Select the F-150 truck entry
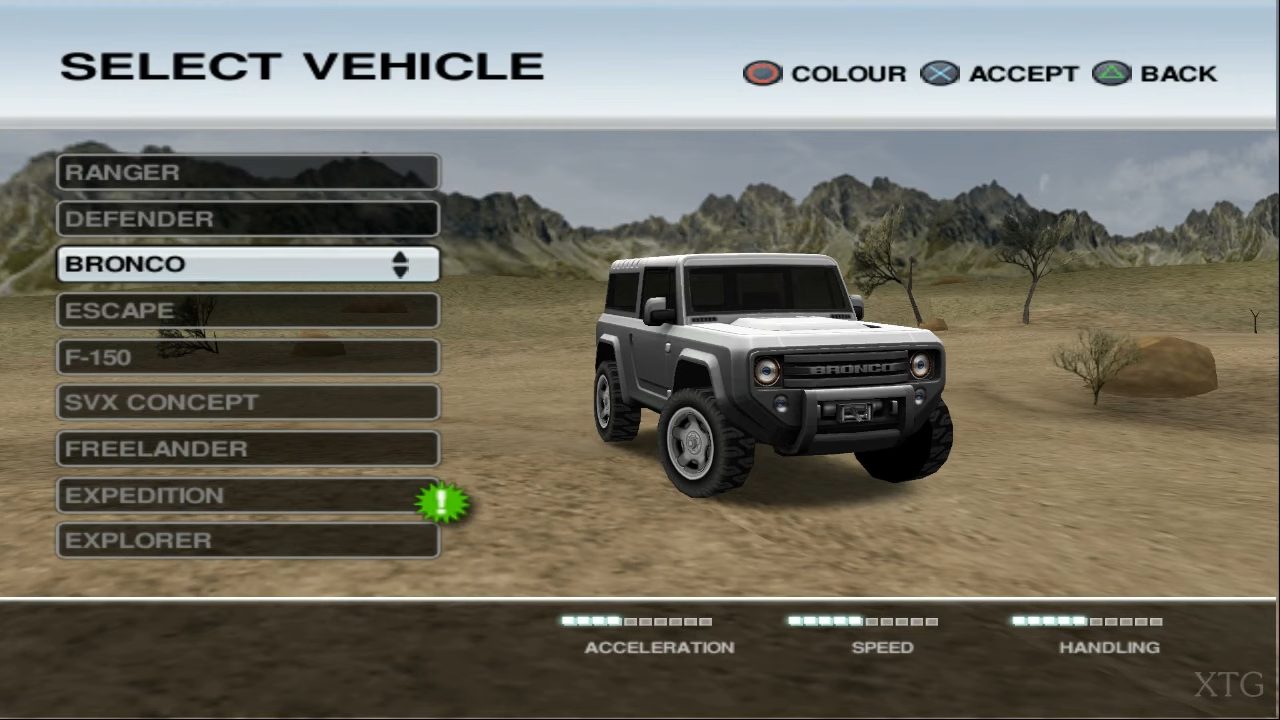Image resolution: width=1280 pixels, height=720 pixels. [x=247, y=357]
